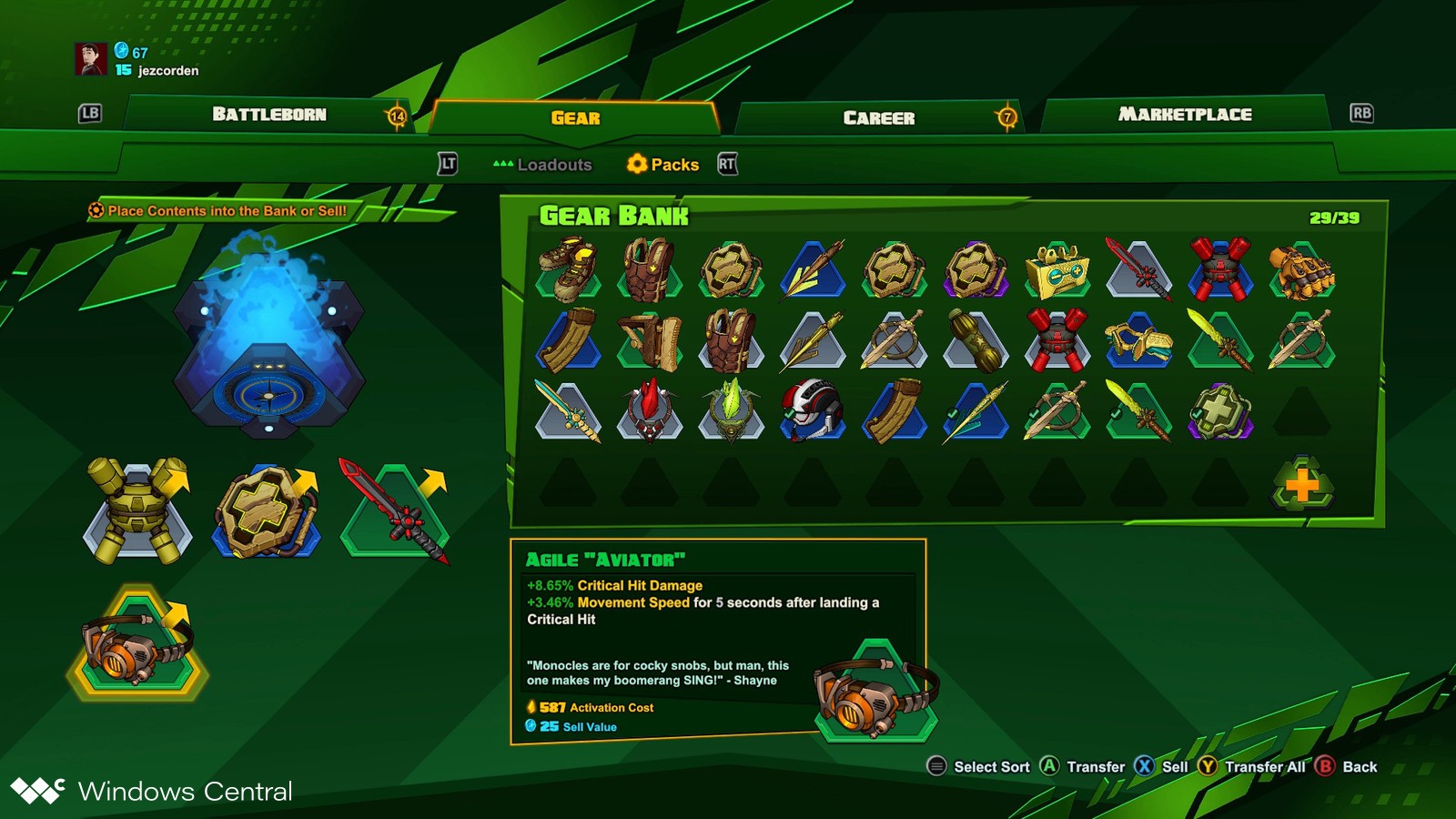Choose the red sword pack item
1456x819 pixels.
coord(395,511)
